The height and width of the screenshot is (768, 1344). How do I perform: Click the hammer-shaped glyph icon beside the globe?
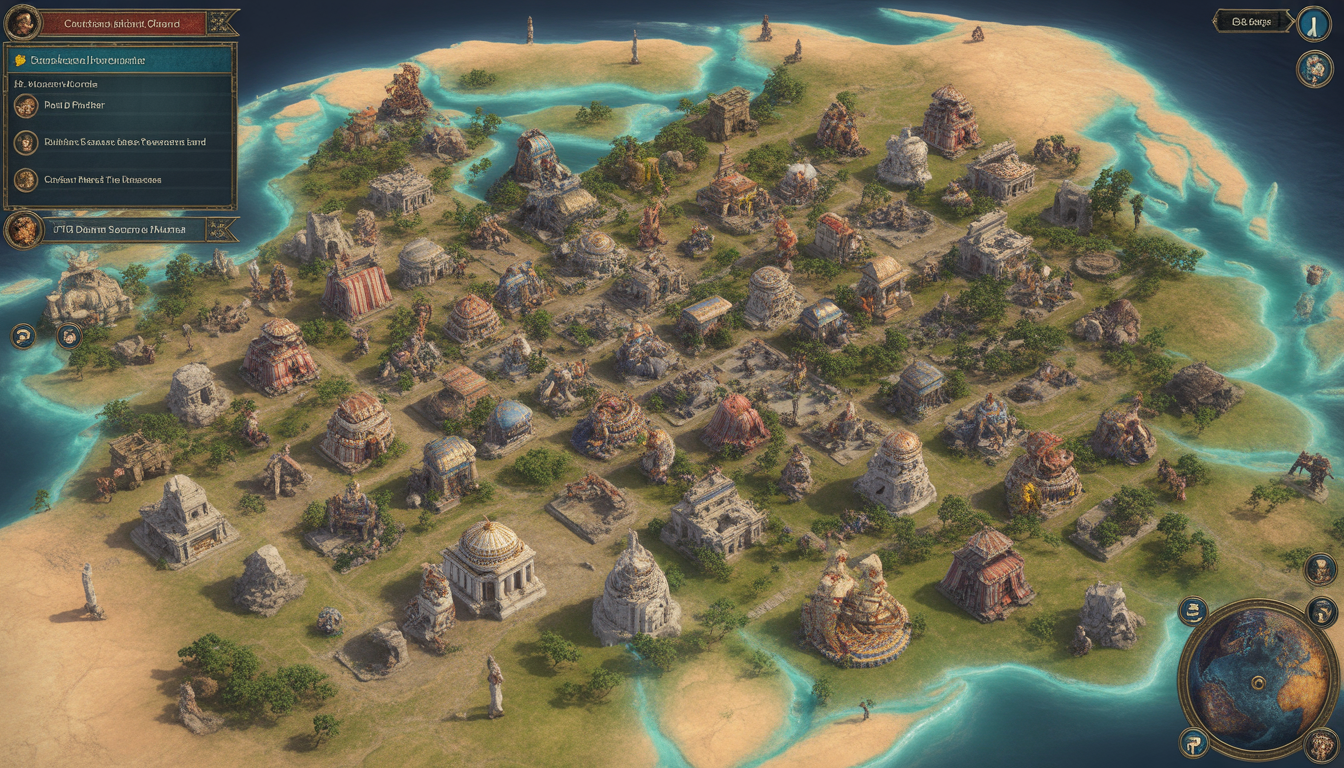(1193, 742)
